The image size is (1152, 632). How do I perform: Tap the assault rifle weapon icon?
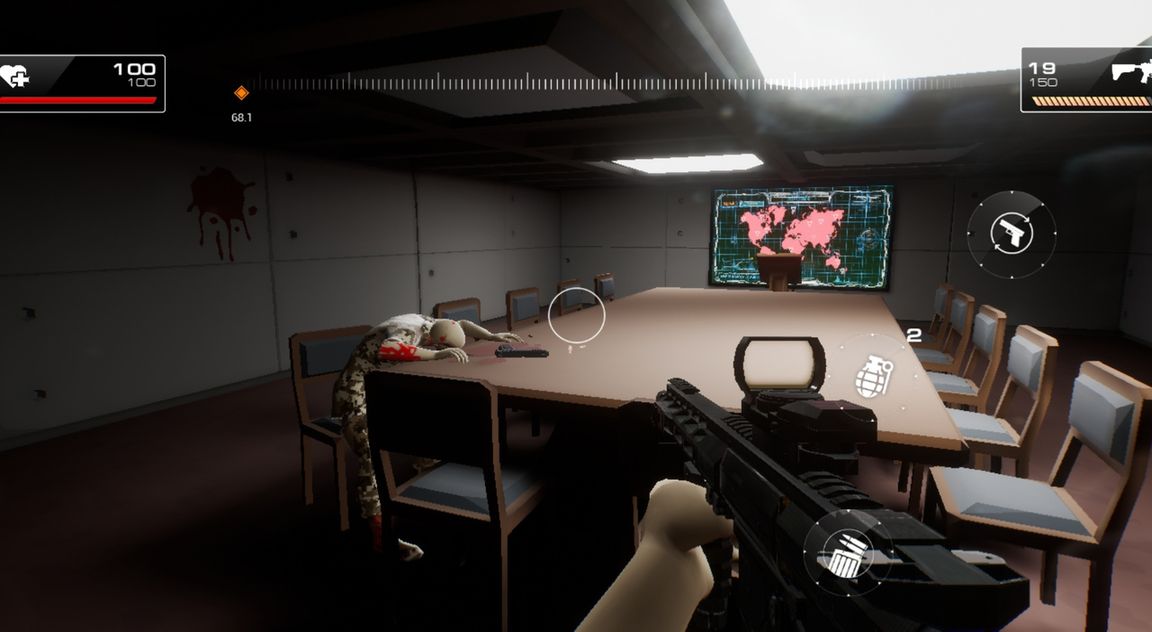coord(1130,71)
